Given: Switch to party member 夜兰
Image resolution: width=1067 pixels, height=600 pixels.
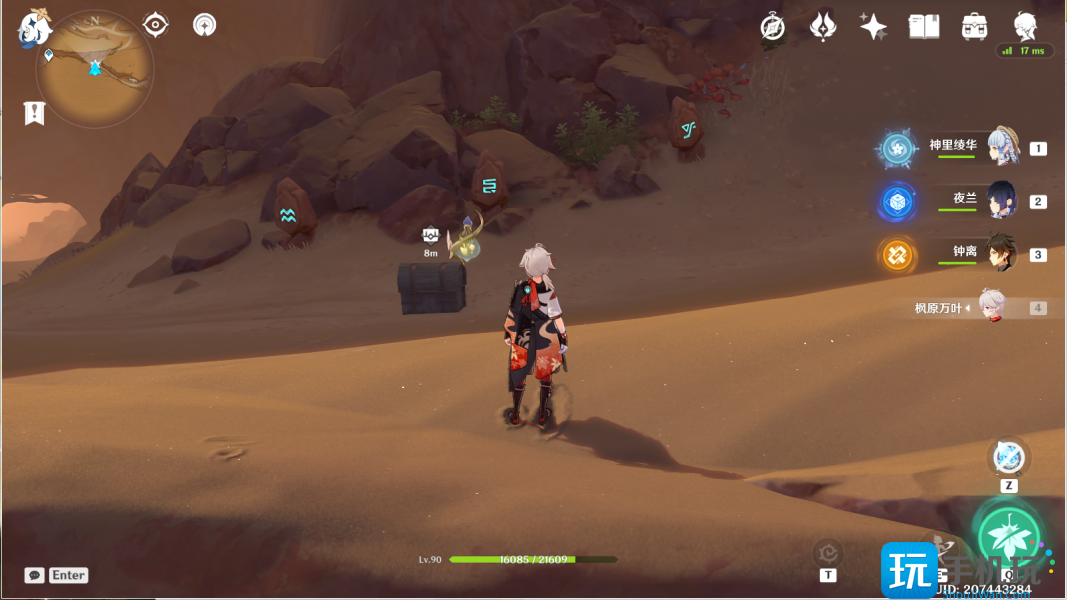Looking at the screenshot, I should pos(1002,200).
